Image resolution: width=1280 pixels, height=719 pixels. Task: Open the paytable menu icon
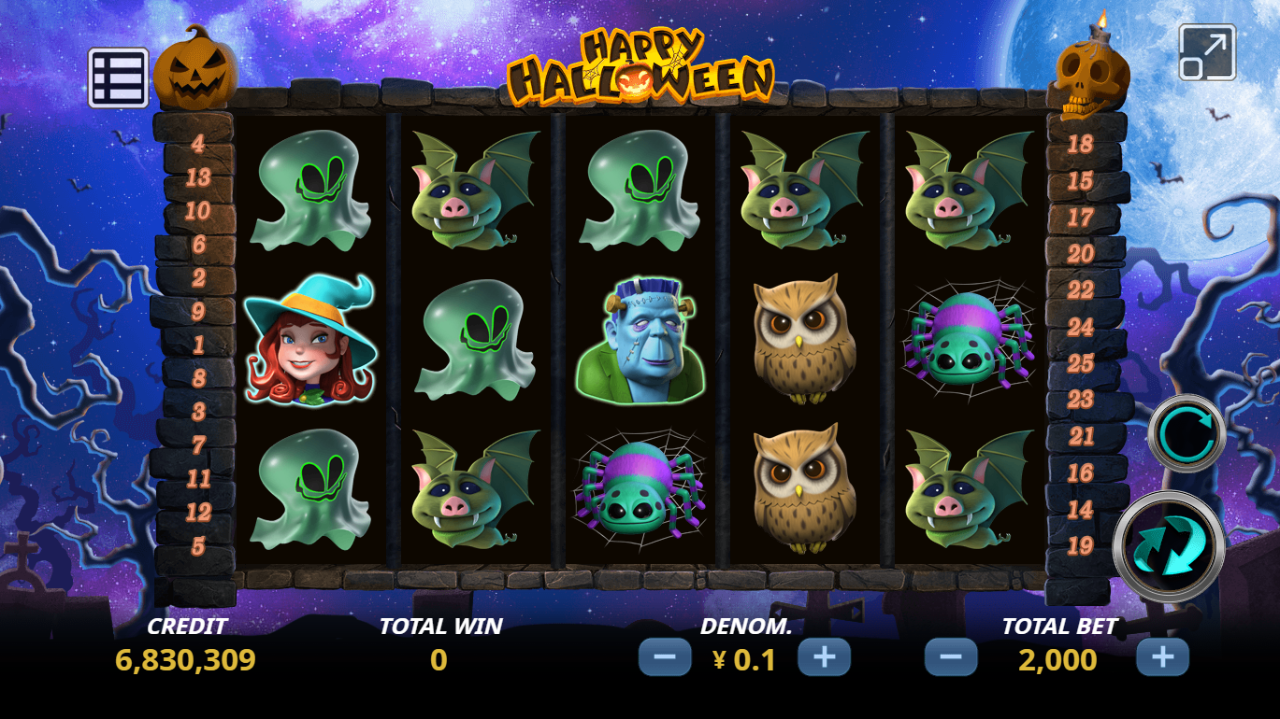click(118, 78)
